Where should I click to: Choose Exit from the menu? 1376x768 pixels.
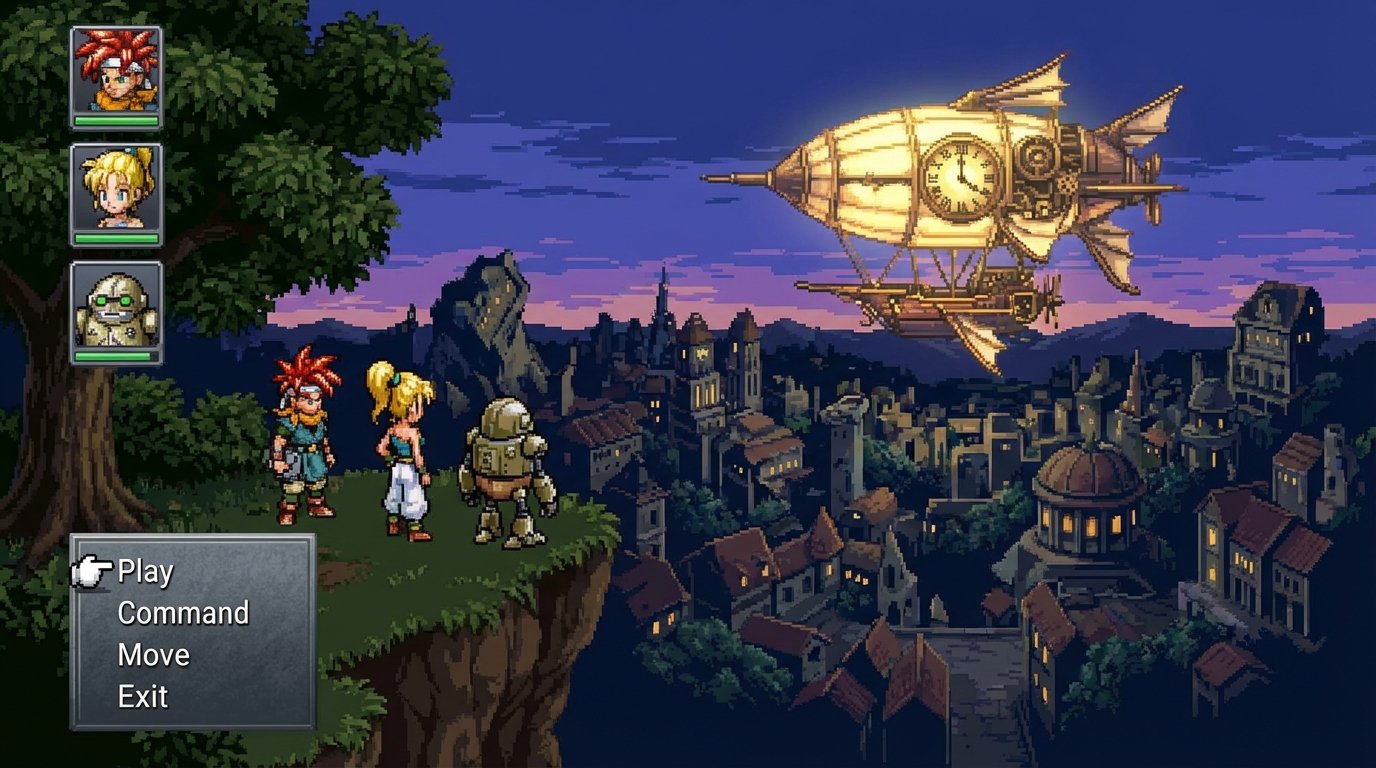142,697
